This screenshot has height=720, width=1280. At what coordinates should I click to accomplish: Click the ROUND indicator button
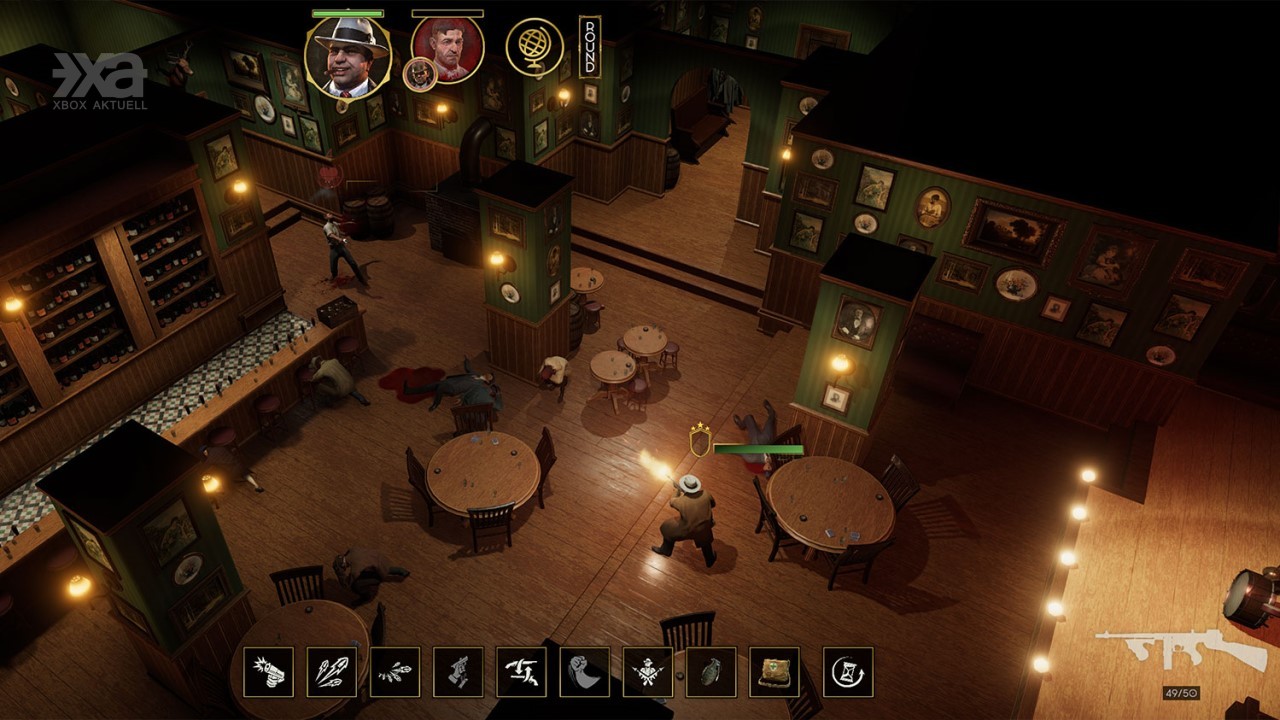point(590,47)
